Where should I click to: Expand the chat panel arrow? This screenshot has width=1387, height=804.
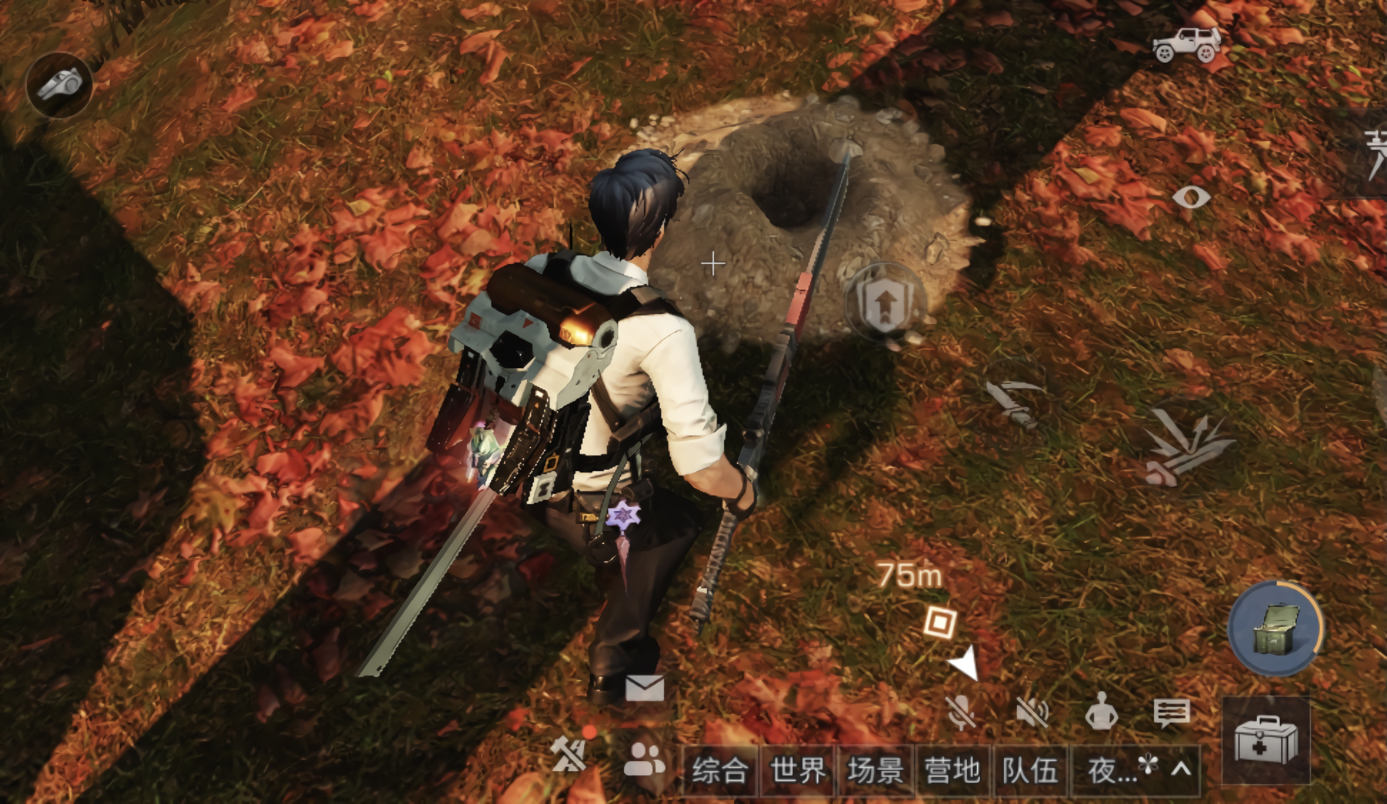1182,769
